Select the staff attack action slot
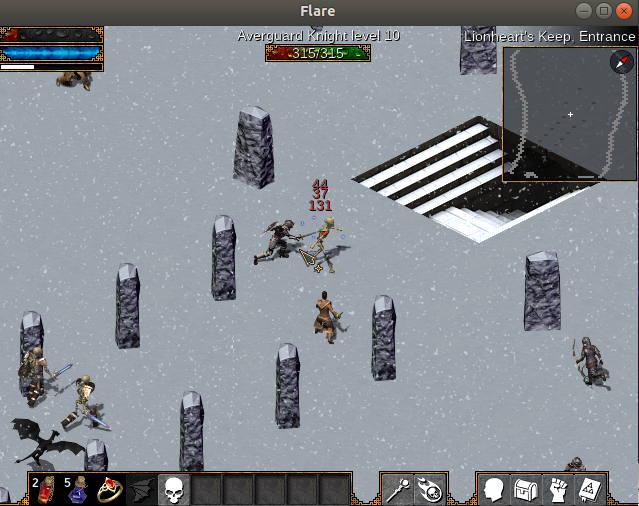 398,490
